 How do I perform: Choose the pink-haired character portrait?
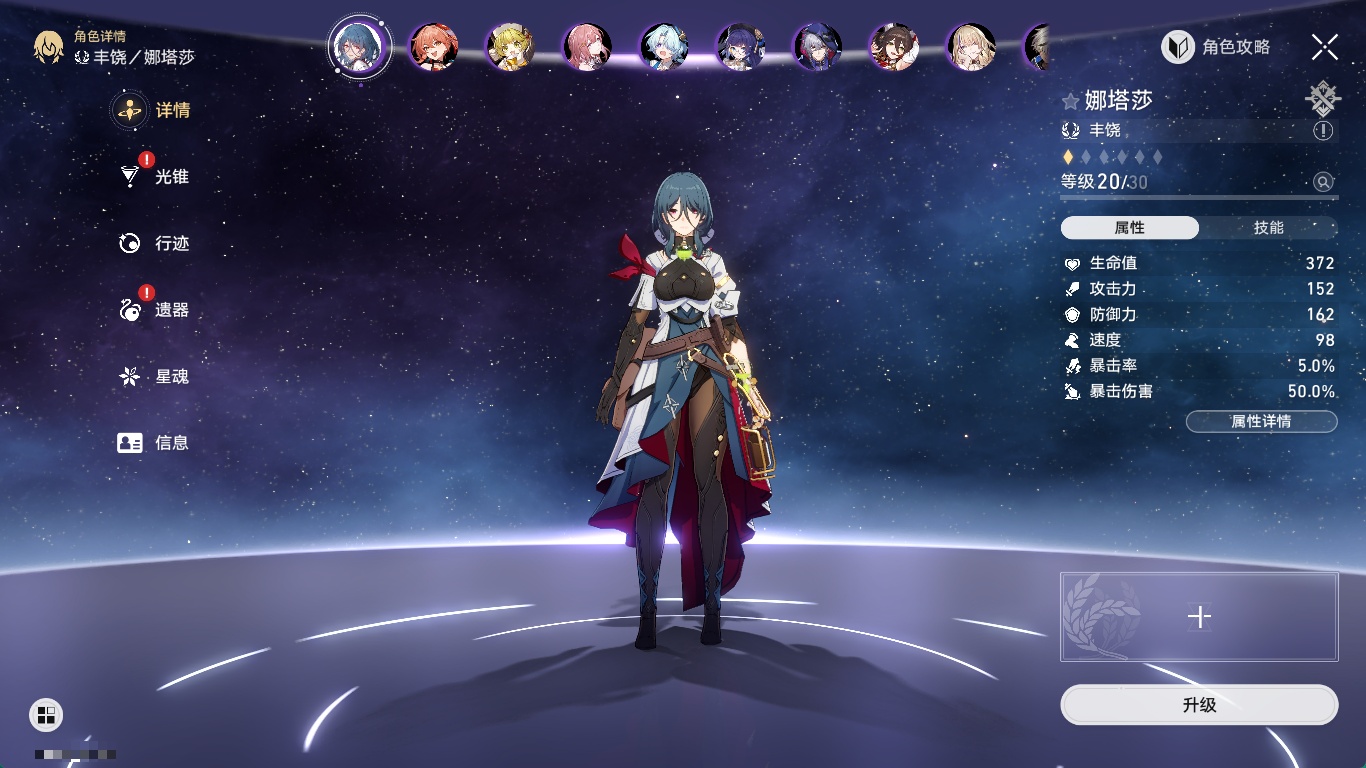click(x=587, y=47)
